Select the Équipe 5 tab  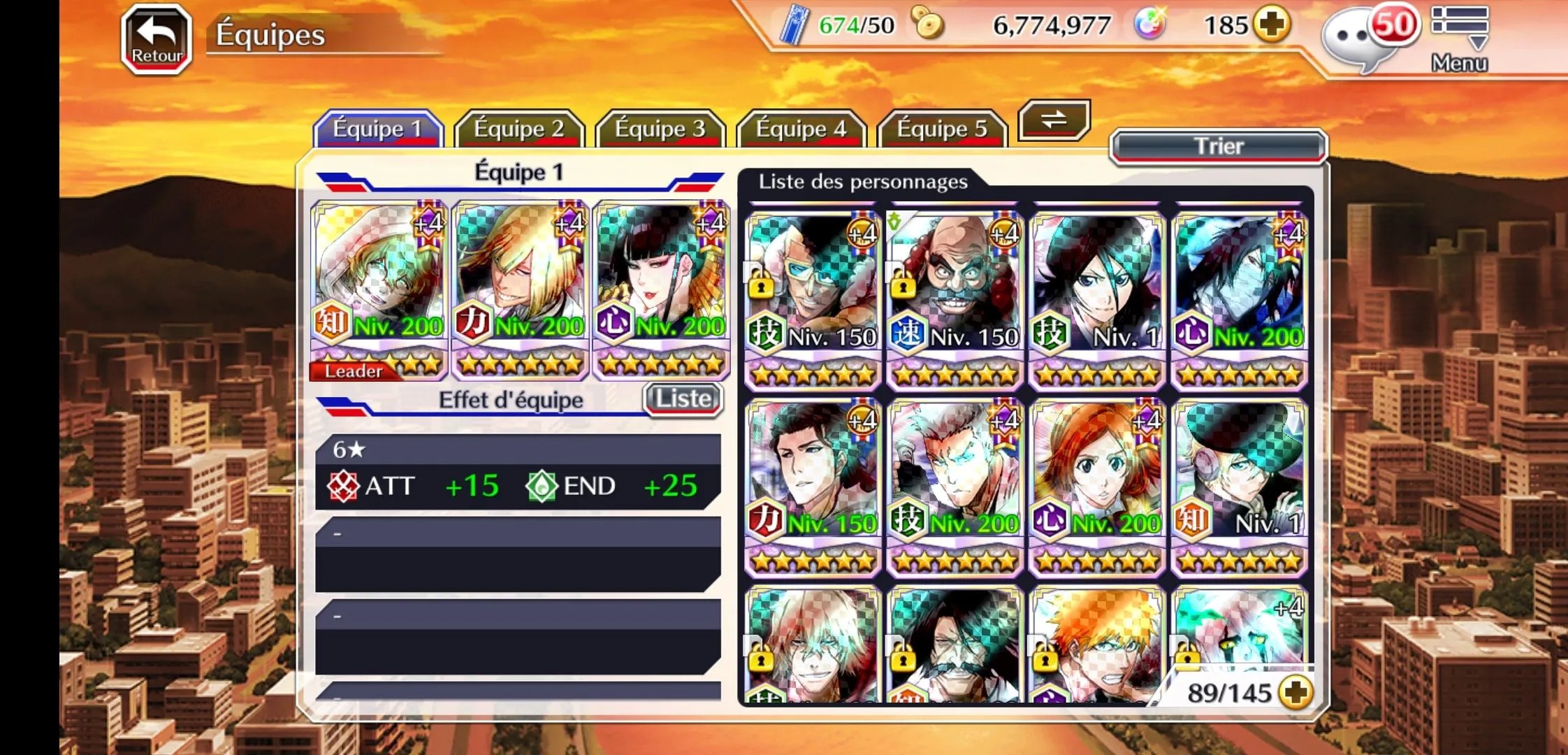tap(942, 129)
